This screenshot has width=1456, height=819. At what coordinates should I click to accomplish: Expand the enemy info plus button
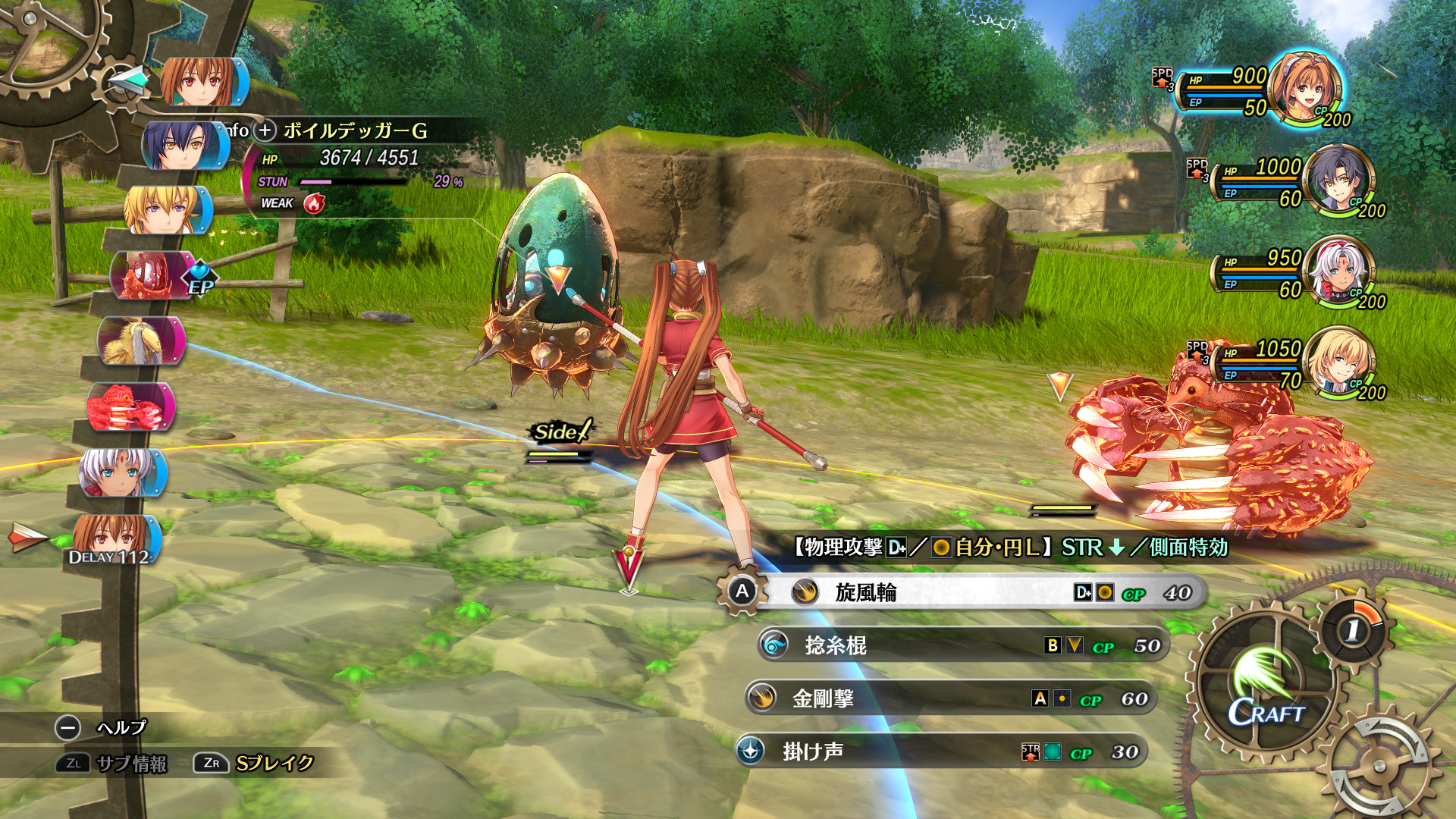pyautogui.click(x=265, y=130)
